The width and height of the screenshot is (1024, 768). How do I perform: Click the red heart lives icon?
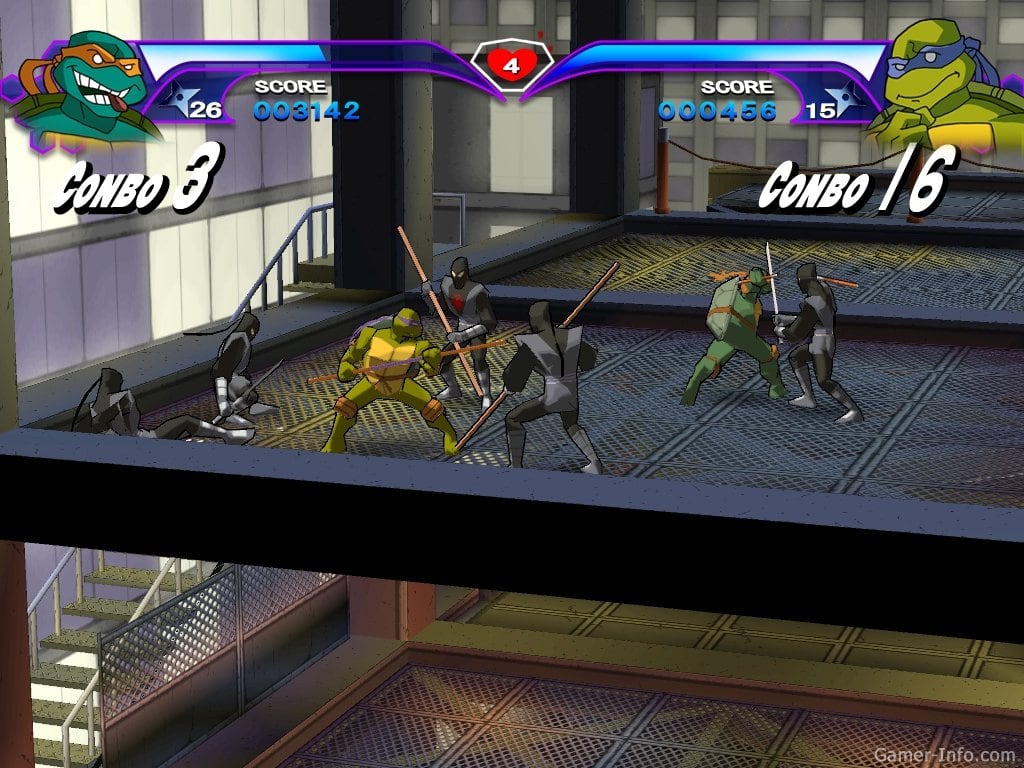pos(511,66)
